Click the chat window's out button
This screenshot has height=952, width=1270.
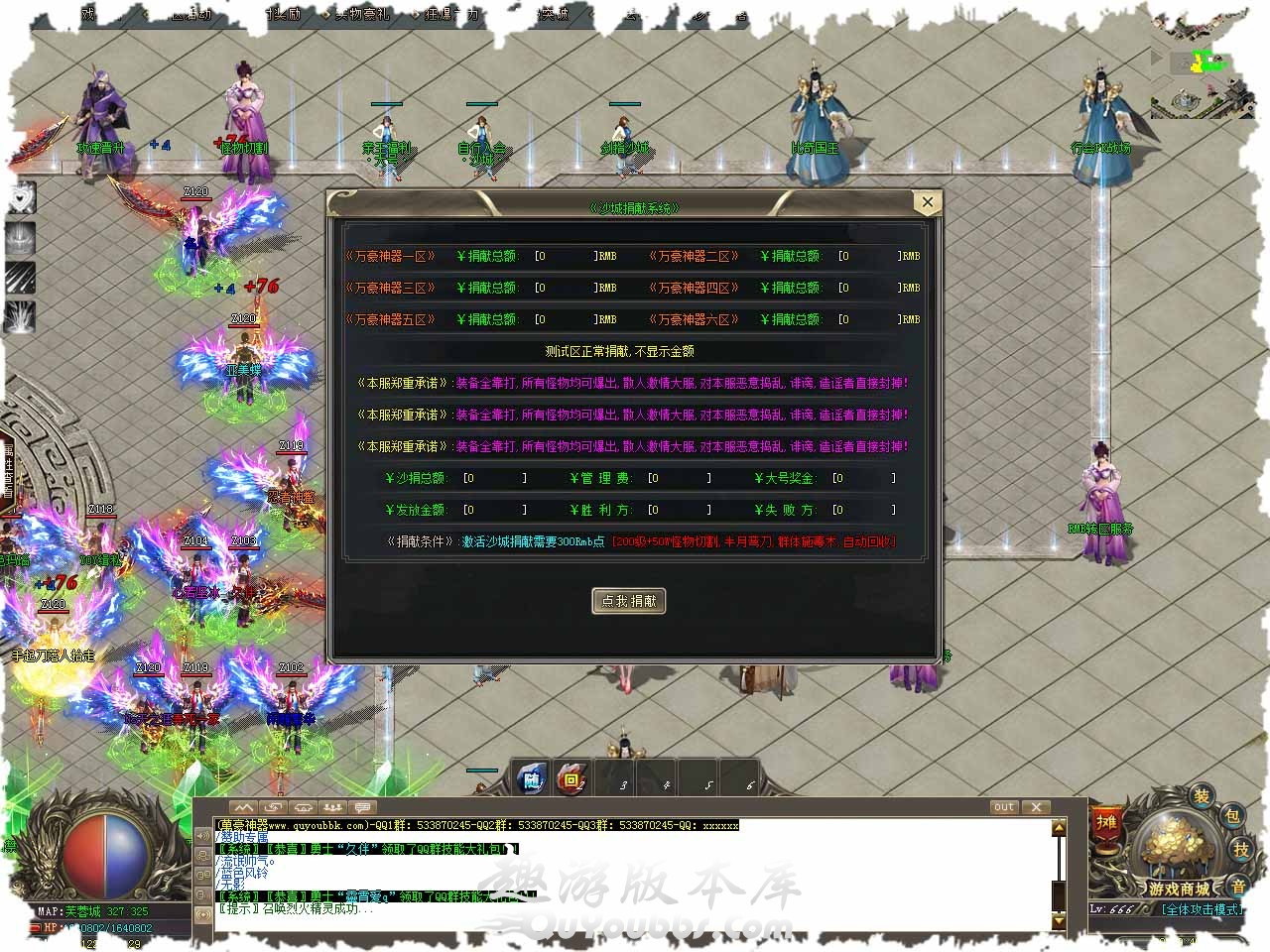click(1004, 807)
